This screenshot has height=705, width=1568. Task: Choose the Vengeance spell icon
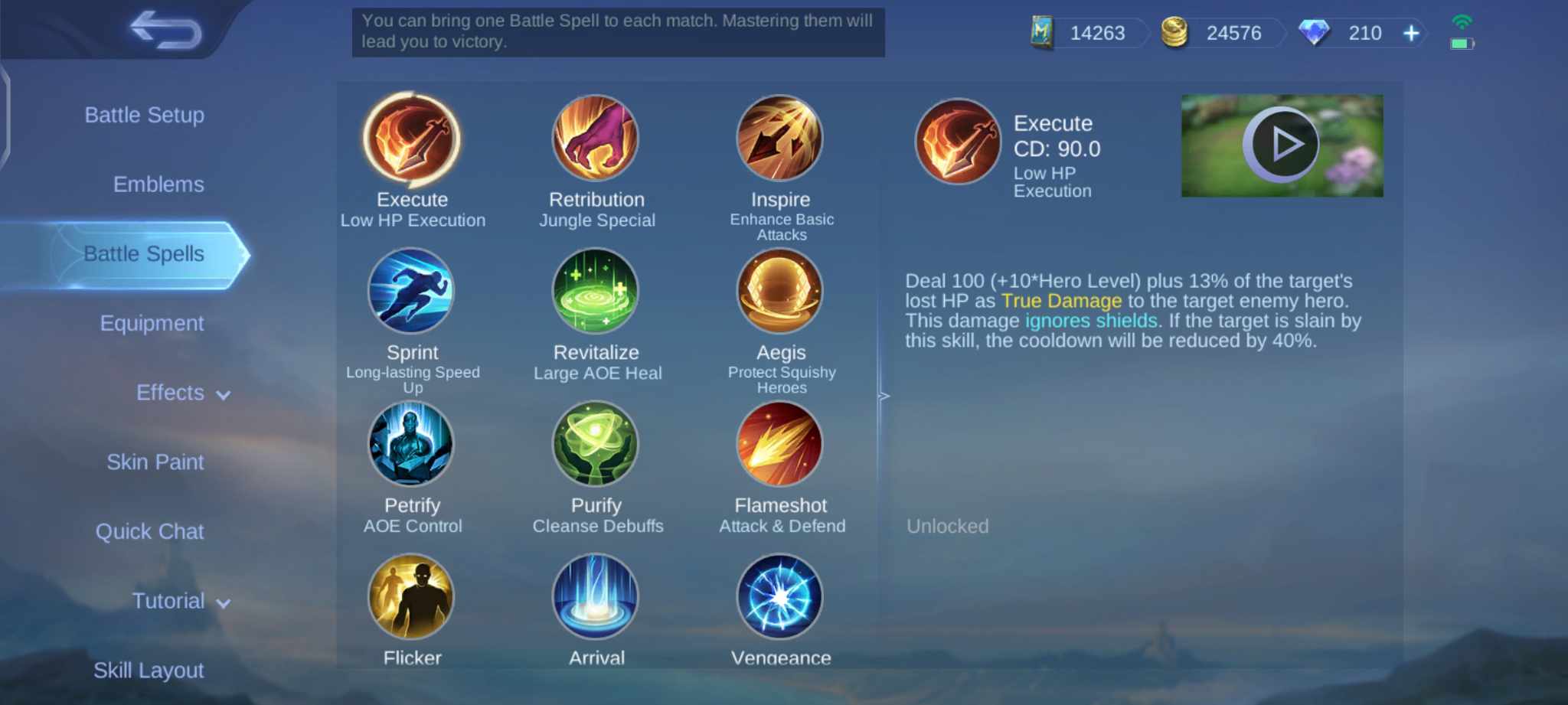click(x=780, y=598)
